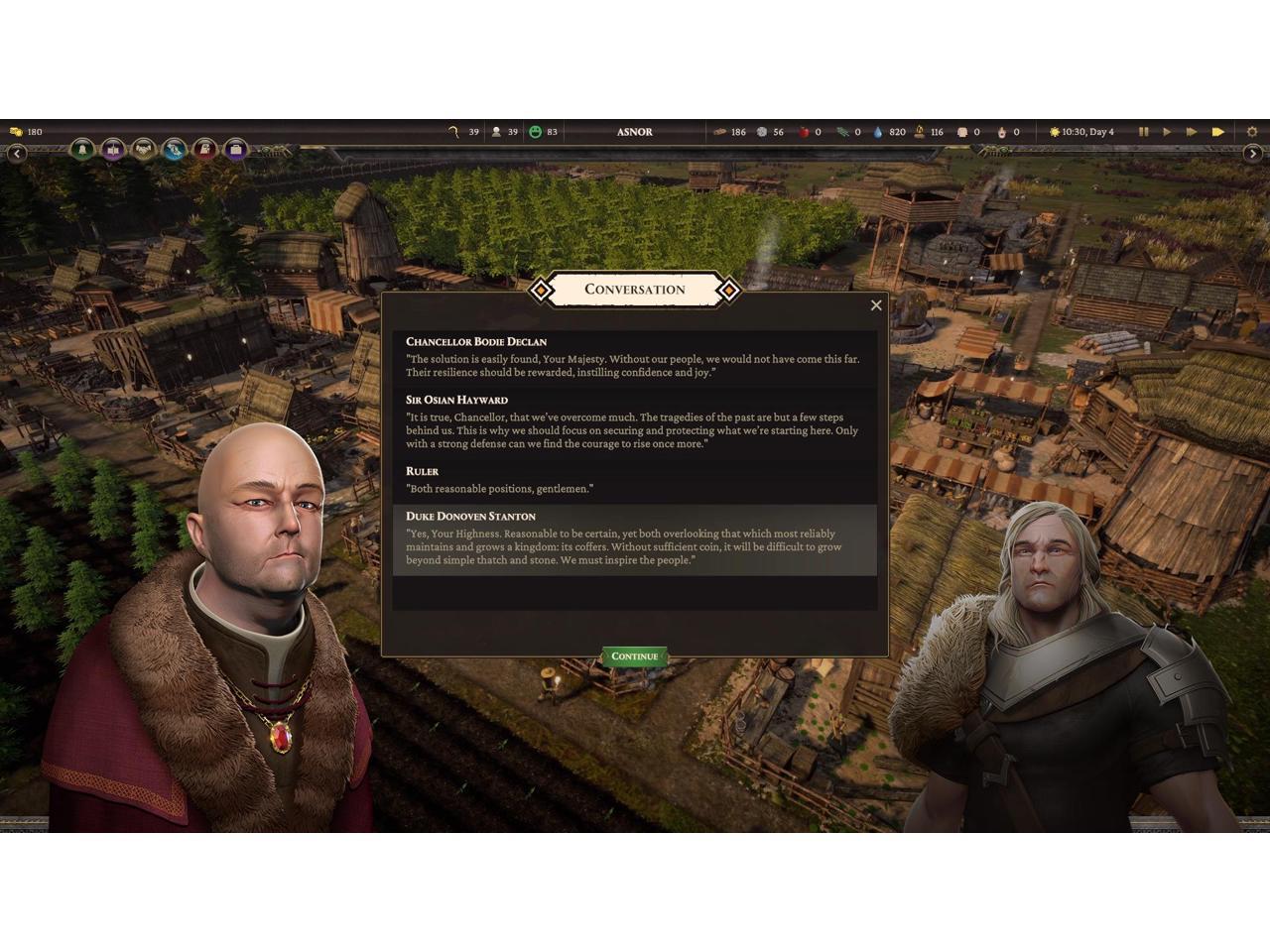Pause the game
This screenshot has width=1270, height=952.
[1143, 132]
